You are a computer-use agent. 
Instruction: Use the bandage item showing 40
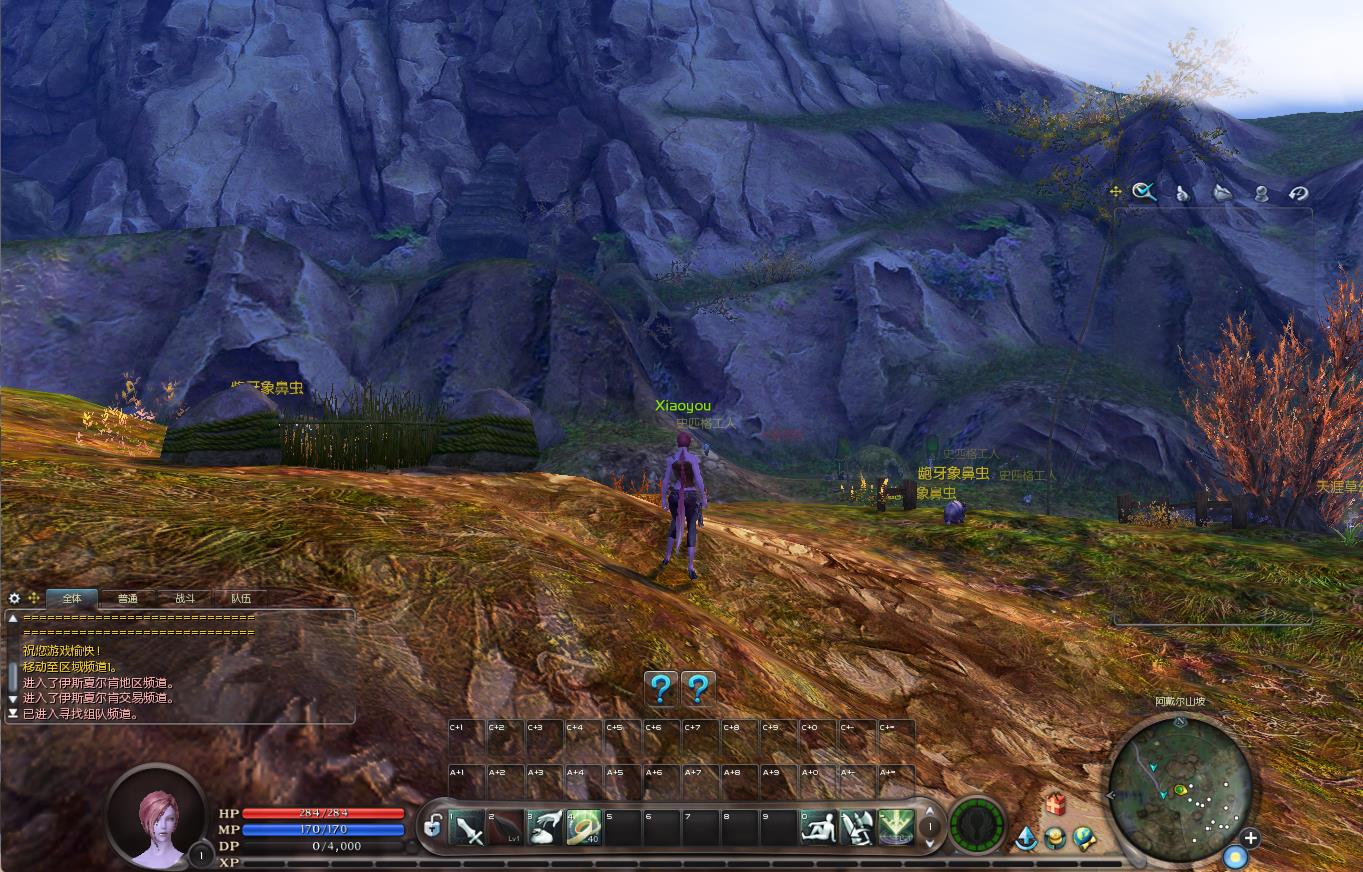pyautogui.click(x=583, y=828)
